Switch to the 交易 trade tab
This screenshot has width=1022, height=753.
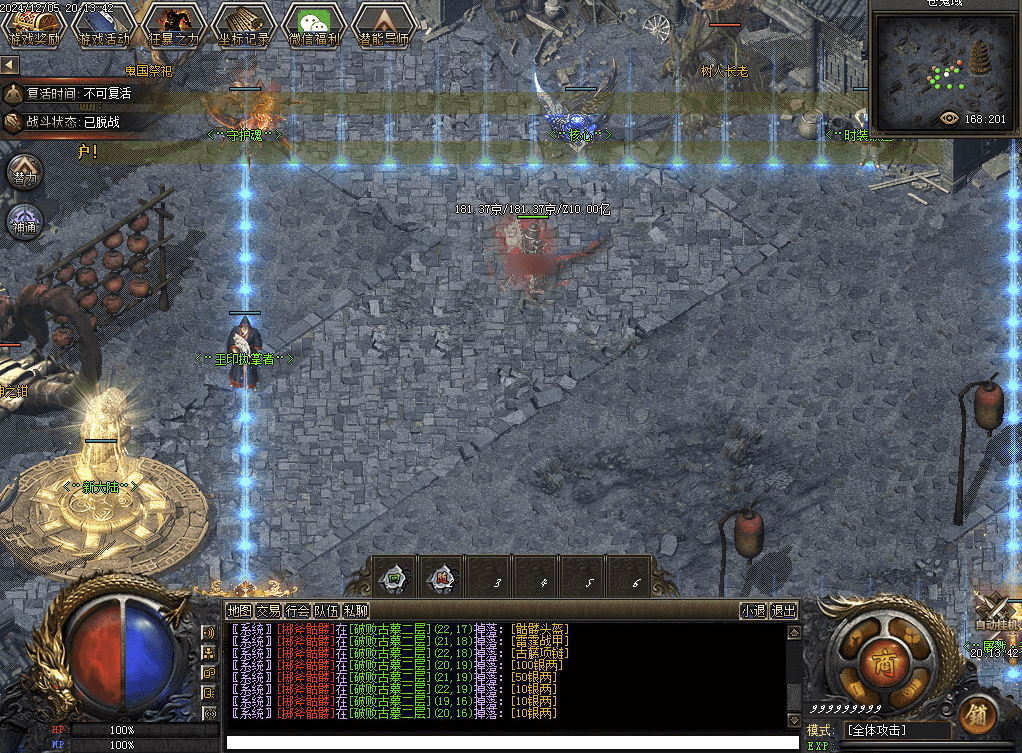click(268, 610)
